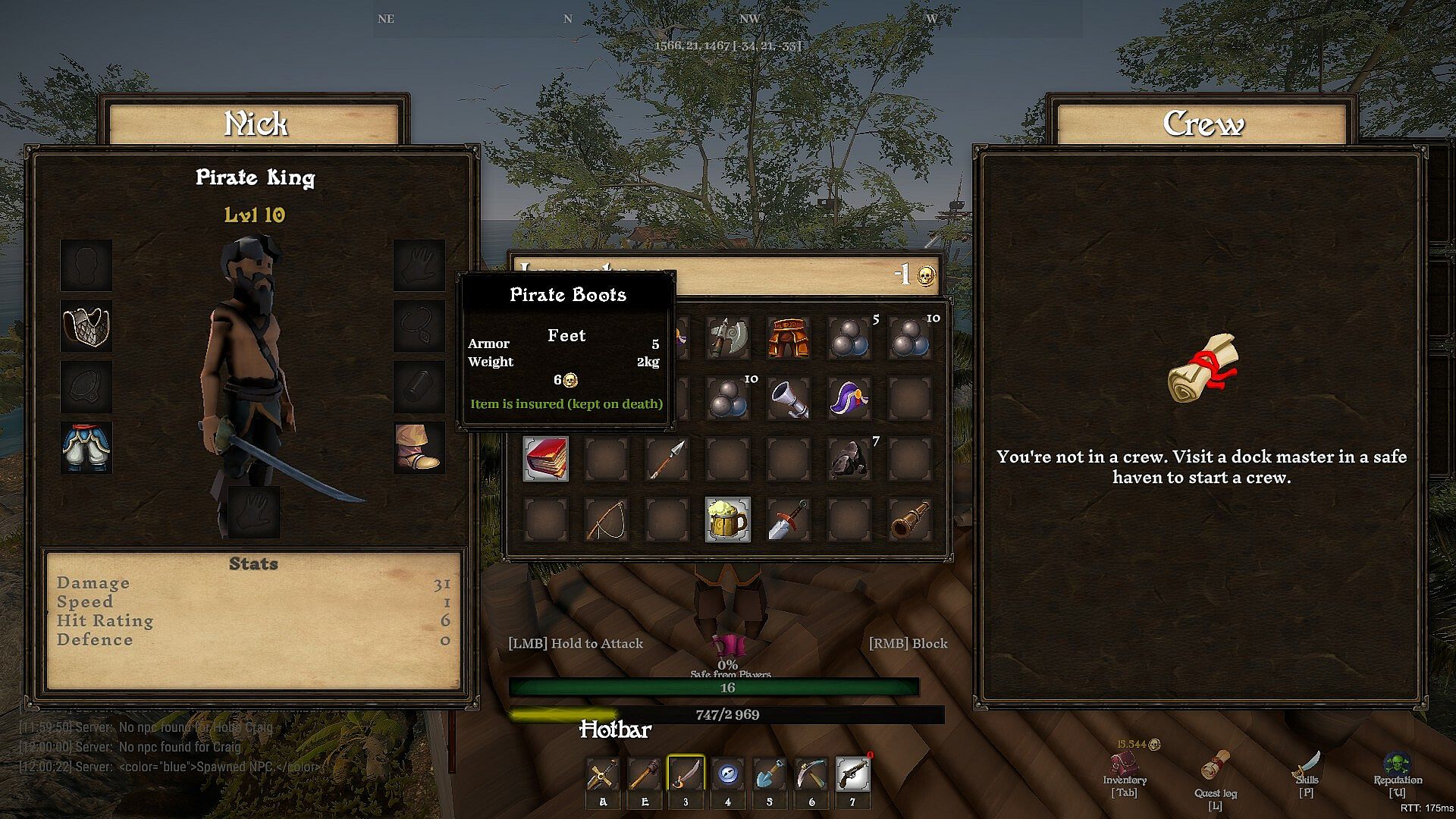
Task: Choose the red-hilted dagger item
Action: click(x=789, y=519)
